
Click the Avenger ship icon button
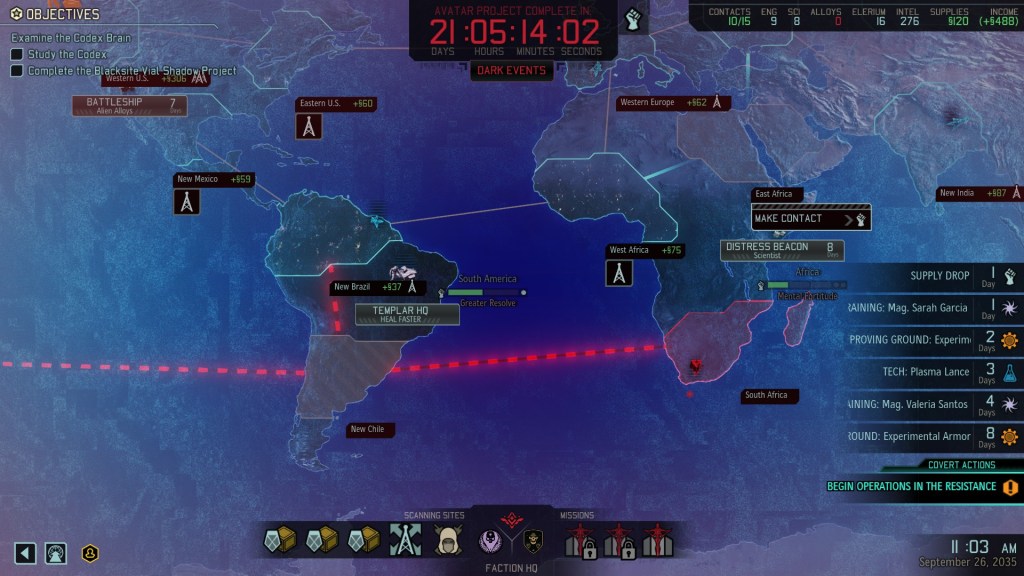(56, 552)
